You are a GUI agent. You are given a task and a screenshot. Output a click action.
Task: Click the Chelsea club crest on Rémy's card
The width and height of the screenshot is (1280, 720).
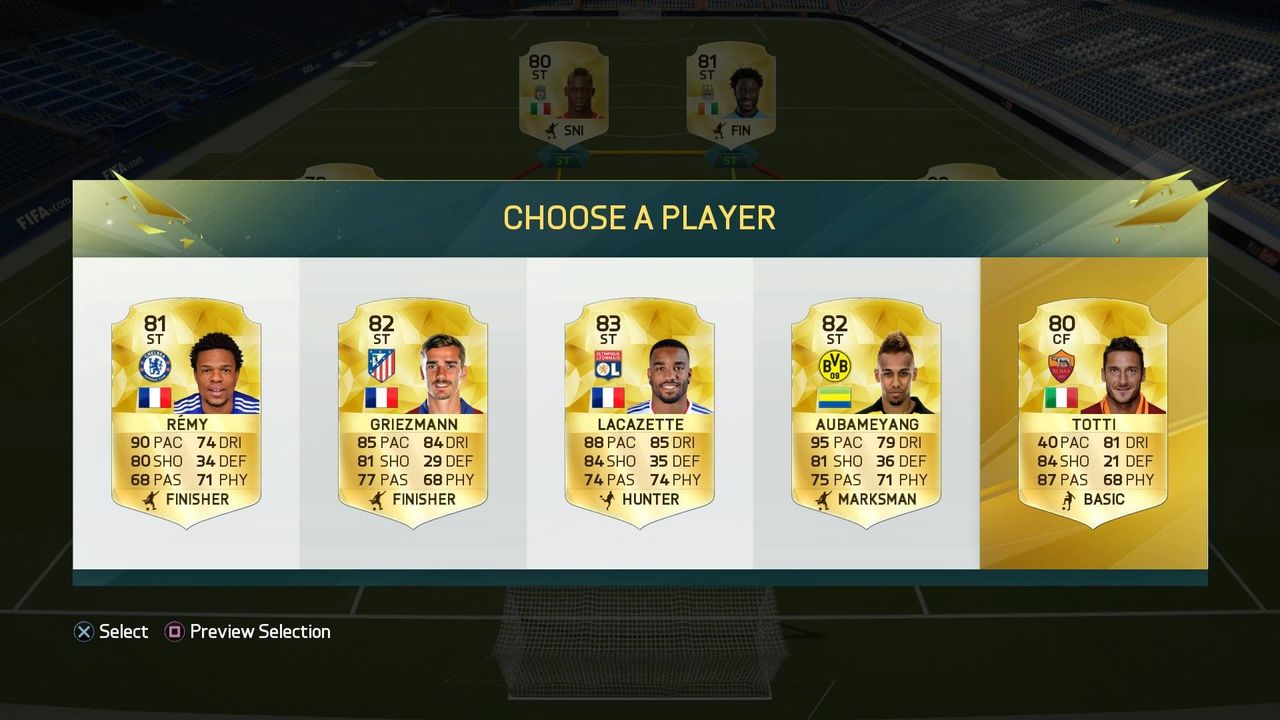click(x=158, y=363)
